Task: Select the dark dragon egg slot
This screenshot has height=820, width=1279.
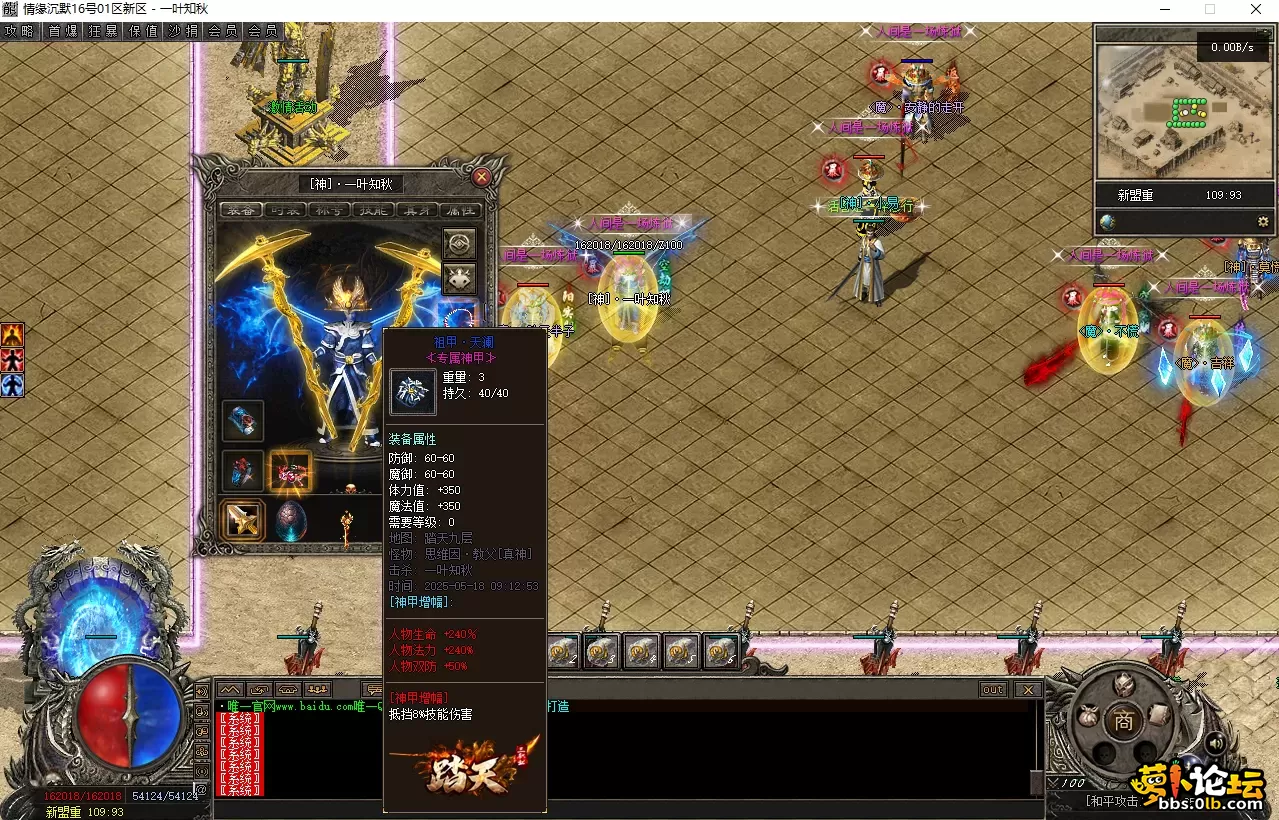Action: tap(291, 521)
